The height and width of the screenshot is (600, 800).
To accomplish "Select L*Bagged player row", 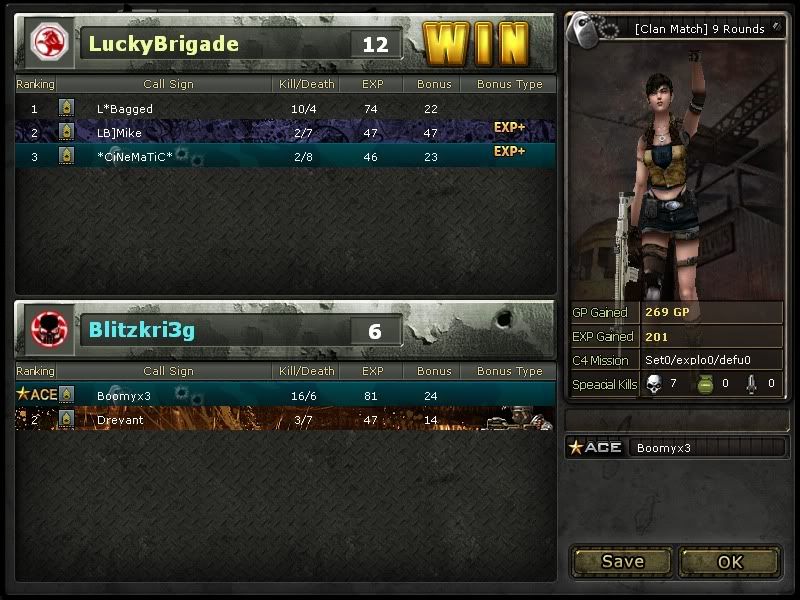I will pyautogui.click(x=284, y=108).
